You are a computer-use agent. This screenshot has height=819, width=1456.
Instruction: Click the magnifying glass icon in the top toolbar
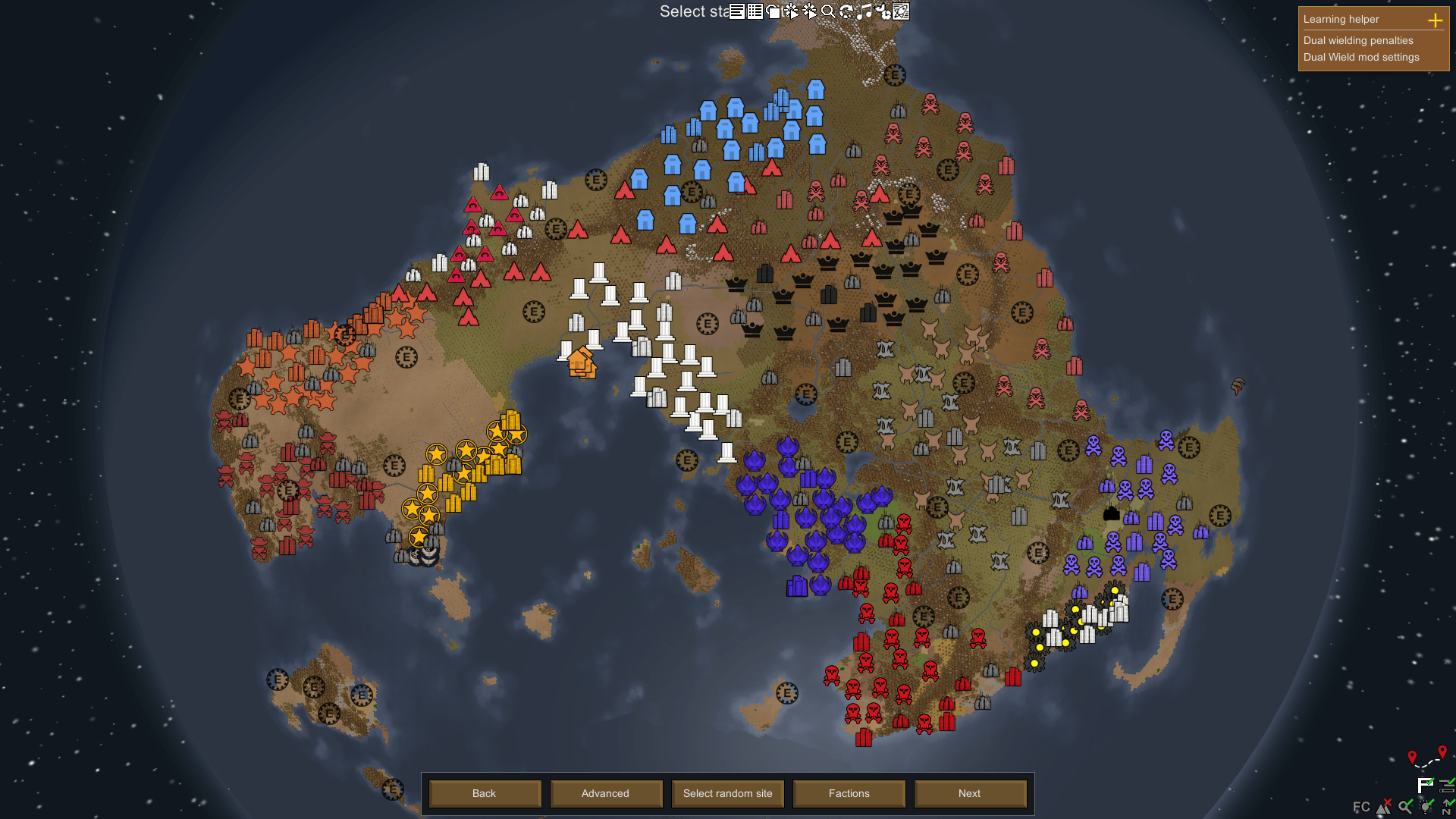click(828, 11)
